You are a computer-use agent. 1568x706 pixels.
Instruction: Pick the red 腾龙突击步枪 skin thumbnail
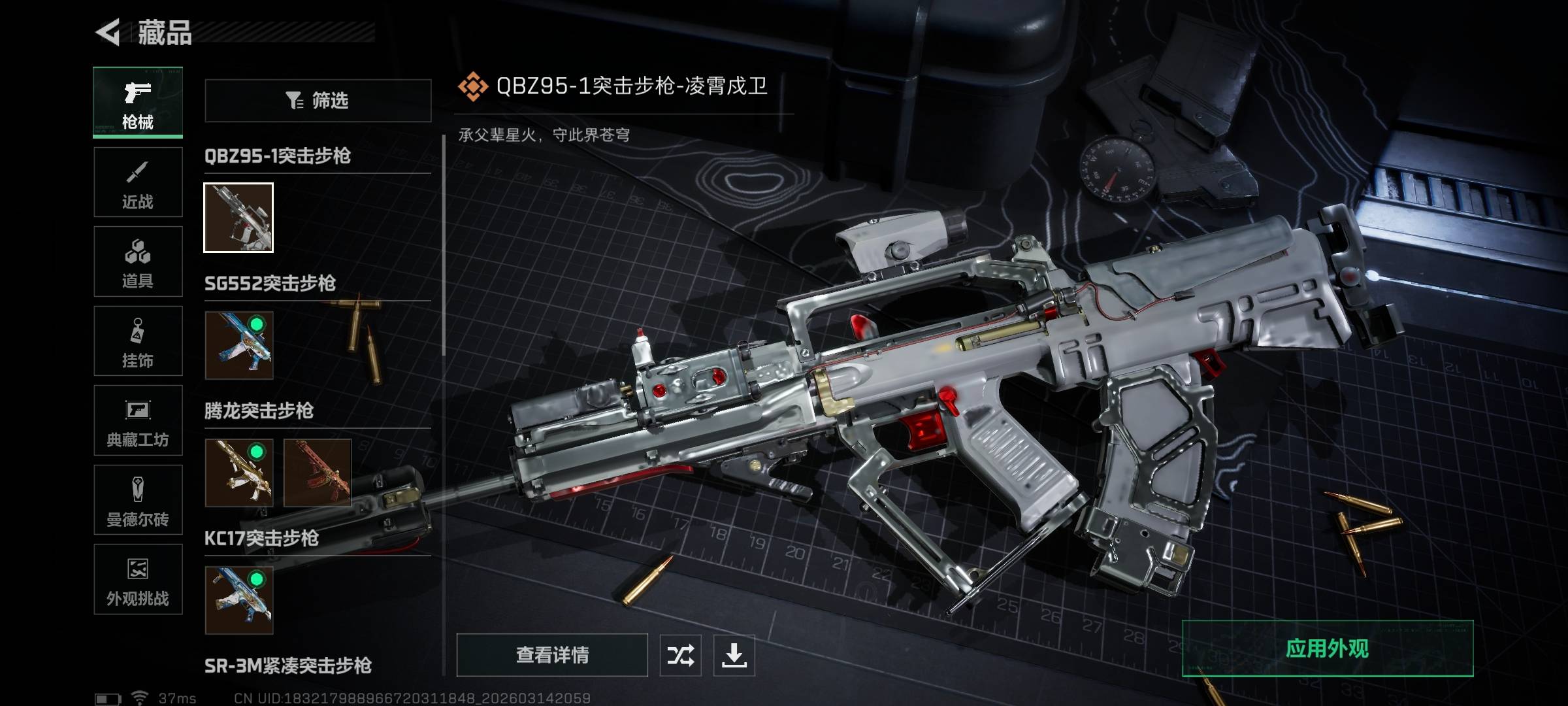(318, 473)
